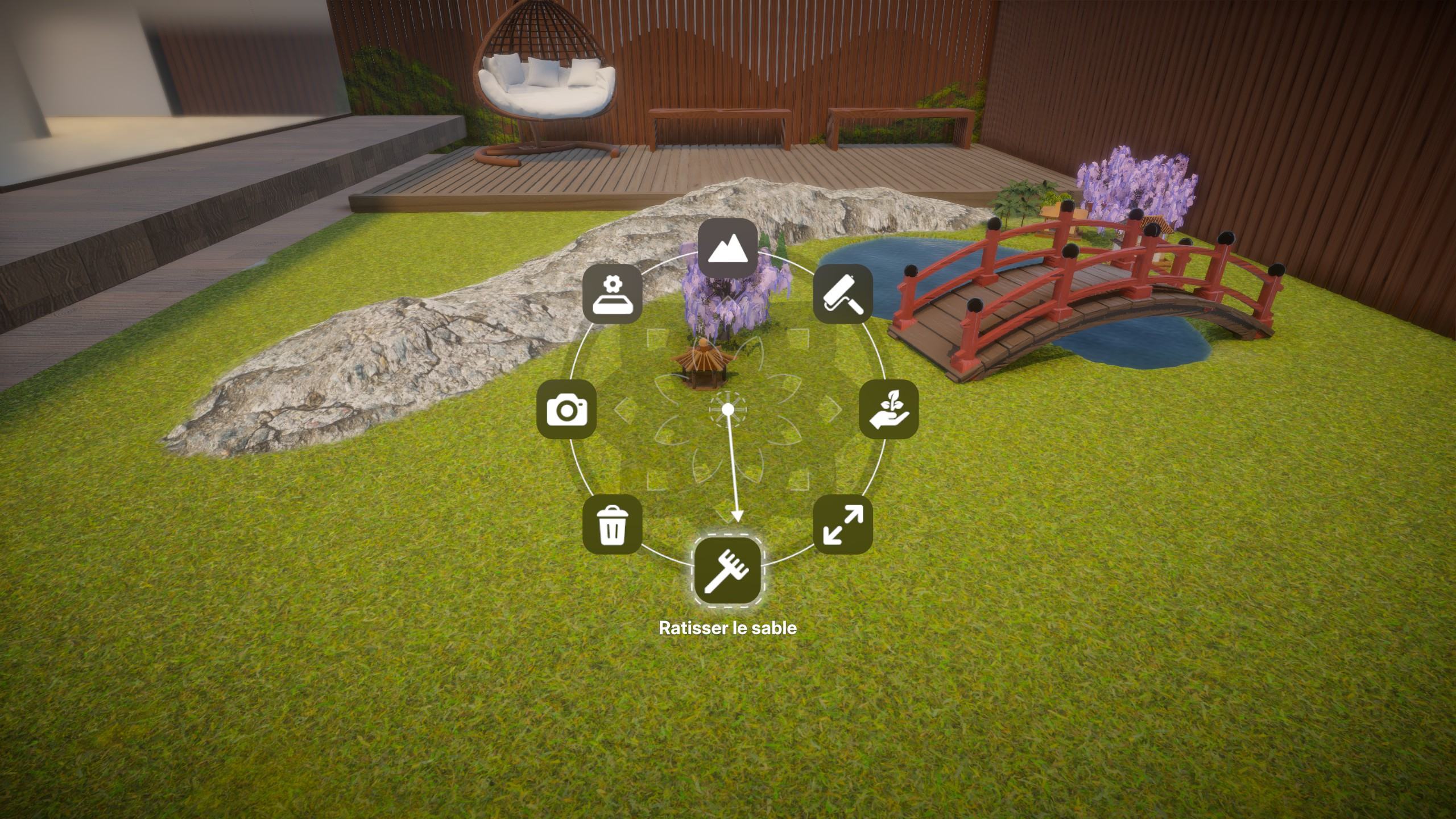Viewport: 1456px width, 819px height.
Task: Click the trash can delete tool
Action: click(x=612, y=524)
